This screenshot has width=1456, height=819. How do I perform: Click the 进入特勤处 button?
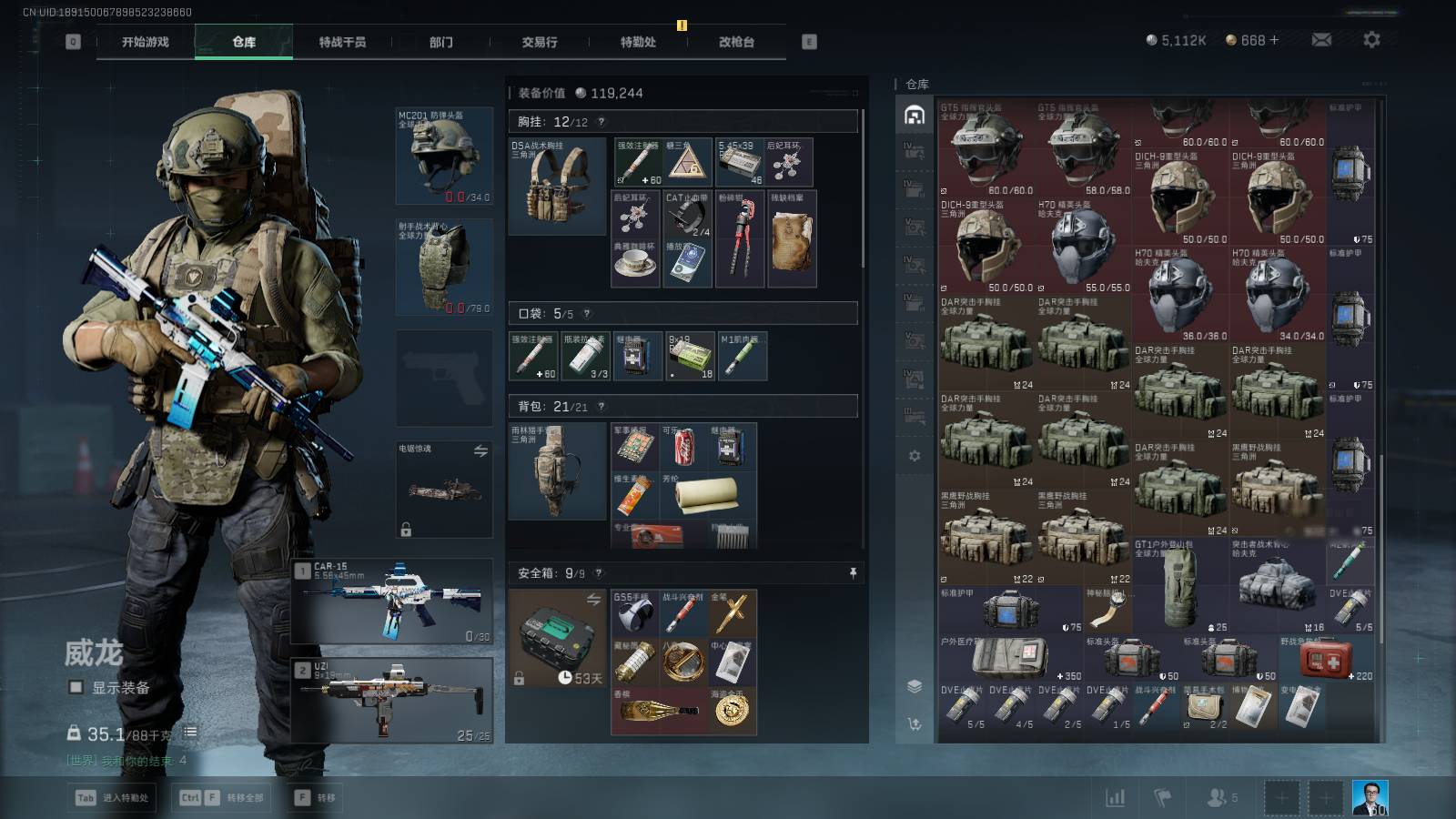pos(115,798)
